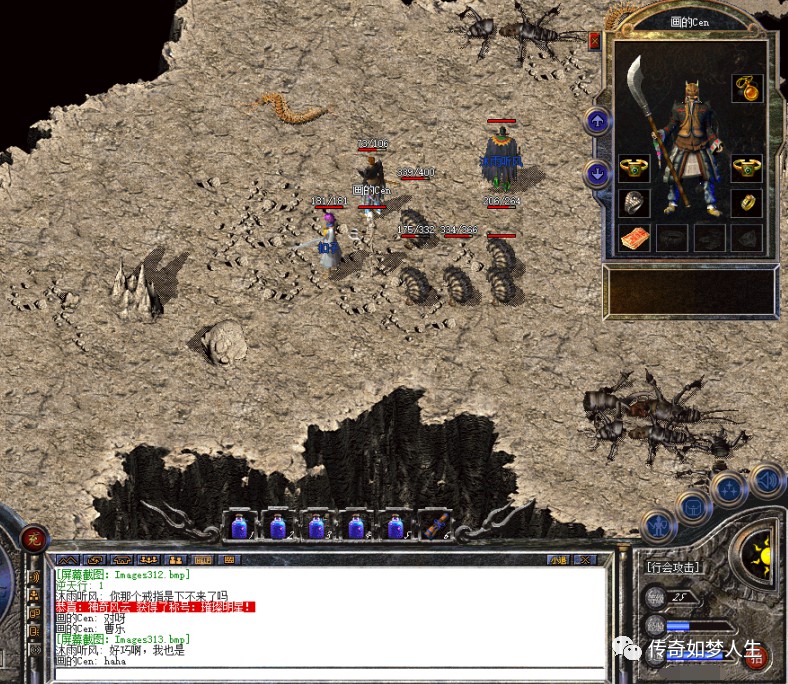
Task: Click the 小退 logout button
Action: (553, 560)
